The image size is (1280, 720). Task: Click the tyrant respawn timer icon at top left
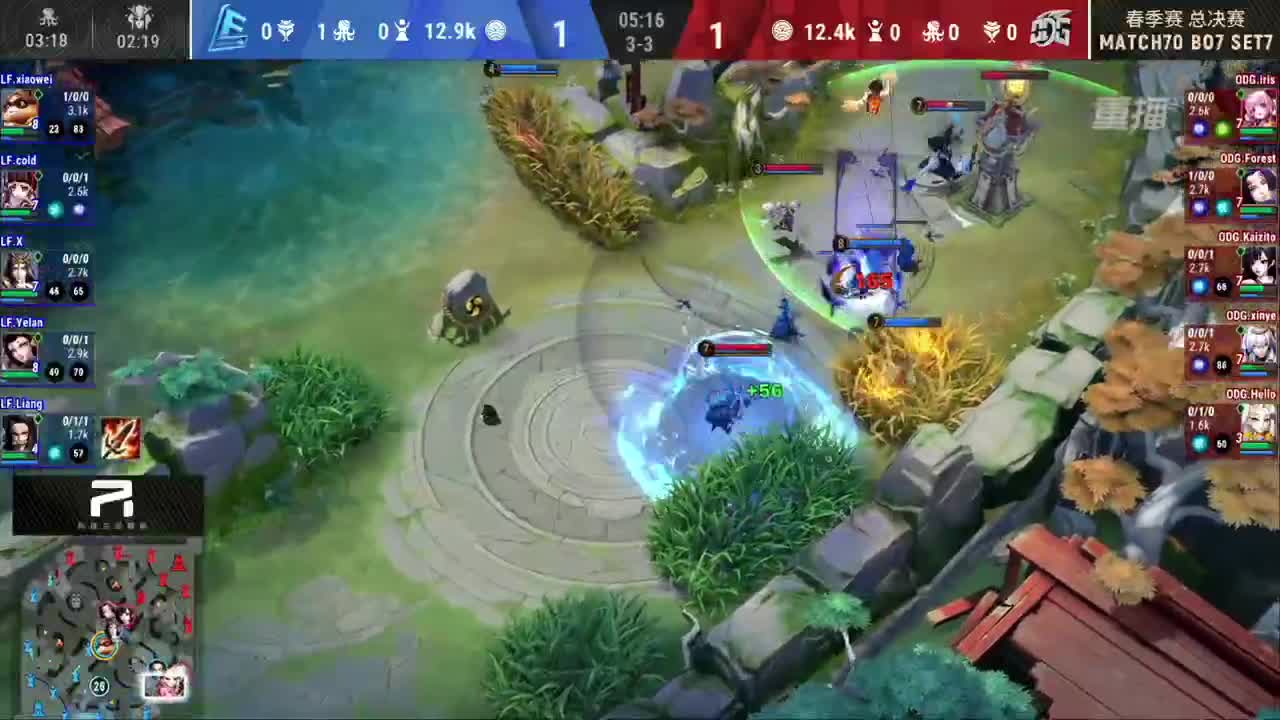click(x=139, y=17)
